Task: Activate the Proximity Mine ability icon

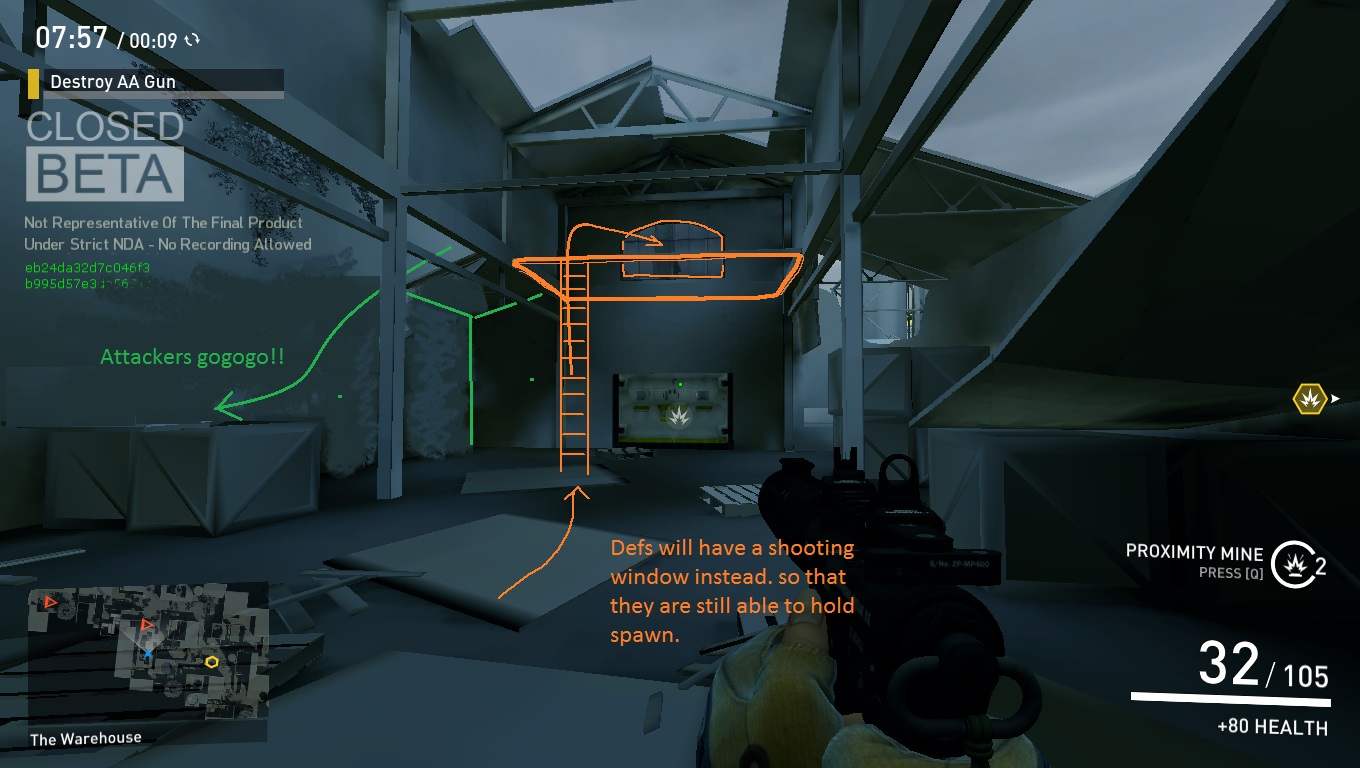Action: tap(1291, 563)
